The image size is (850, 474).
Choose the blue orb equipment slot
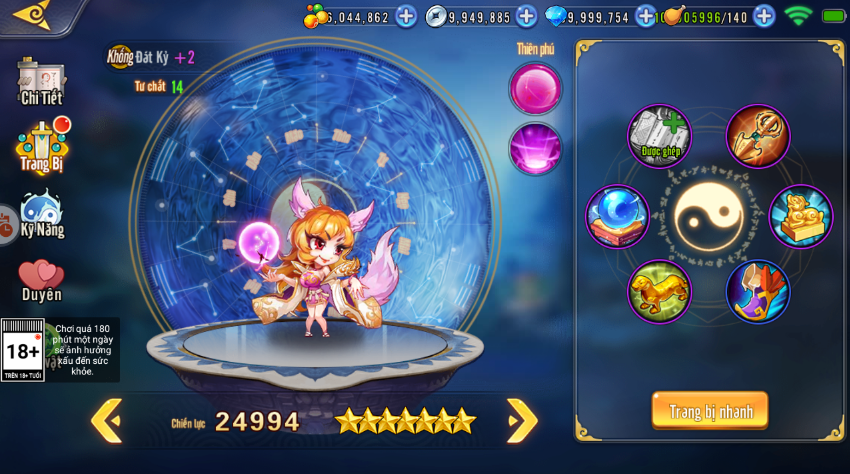click(x=617, y=216)
